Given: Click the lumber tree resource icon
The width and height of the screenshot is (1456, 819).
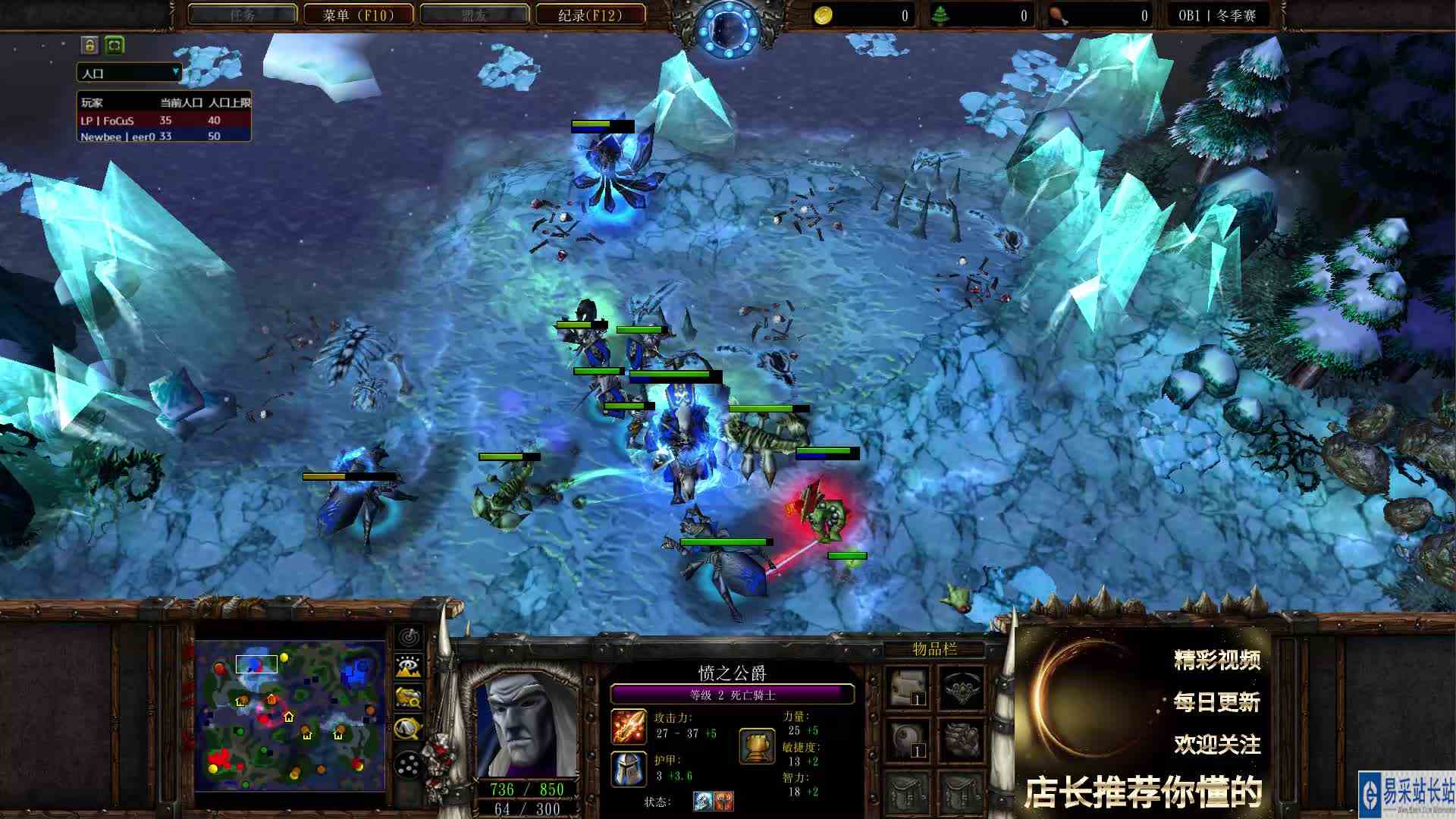Looking at the screenshot, I should coord(941,14).
